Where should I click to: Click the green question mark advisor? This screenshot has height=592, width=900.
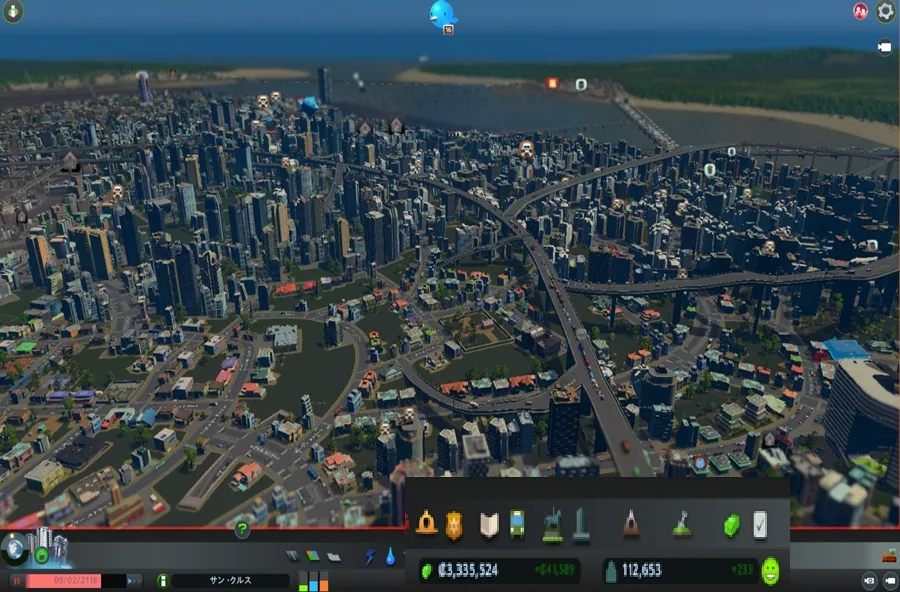241,529
